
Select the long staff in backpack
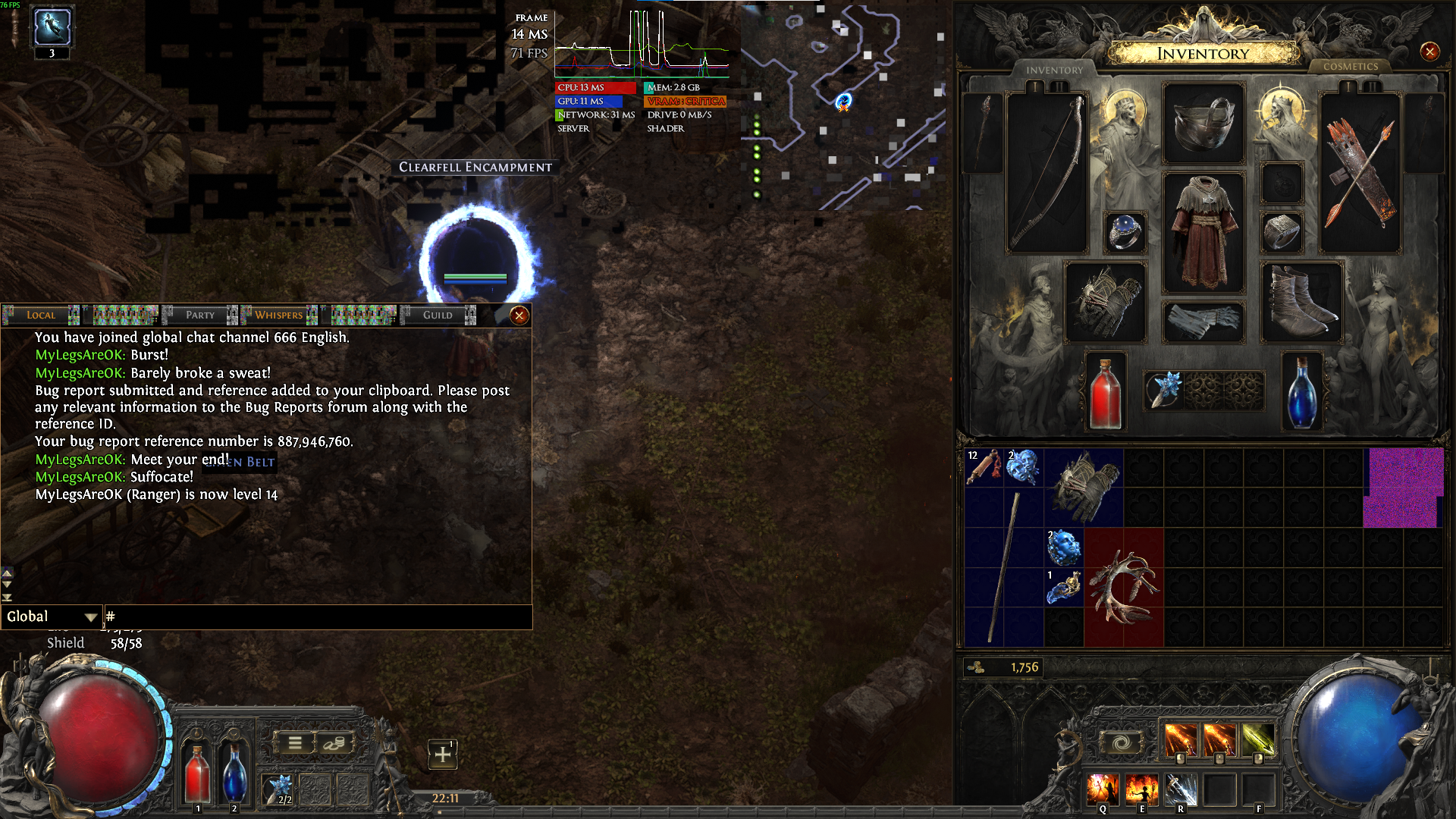pos(1004,567)
